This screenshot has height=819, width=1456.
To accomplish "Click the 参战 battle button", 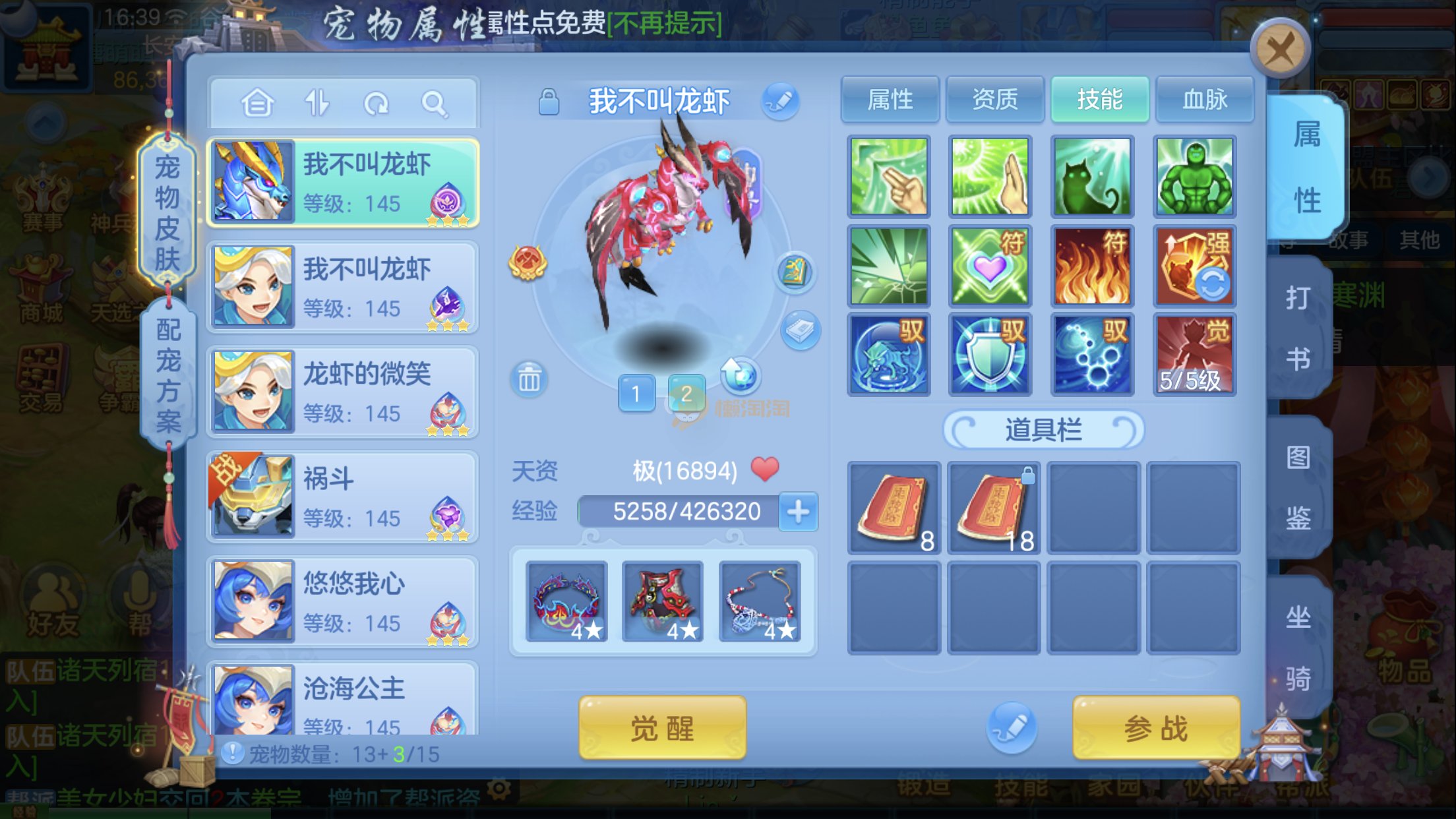I will tap(1155, 729).
